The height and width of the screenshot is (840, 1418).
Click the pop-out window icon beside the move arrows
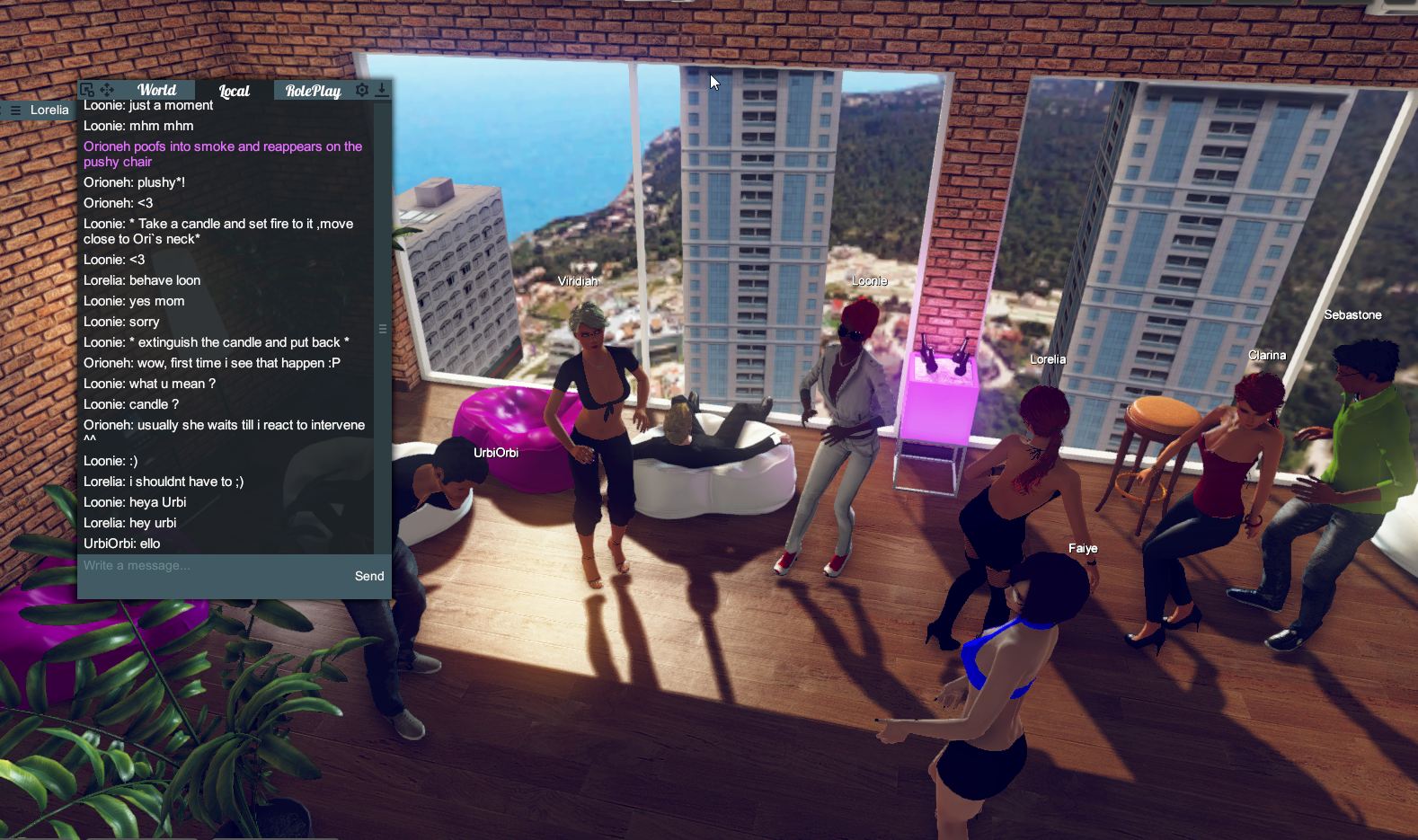click(x=87, y=89)
